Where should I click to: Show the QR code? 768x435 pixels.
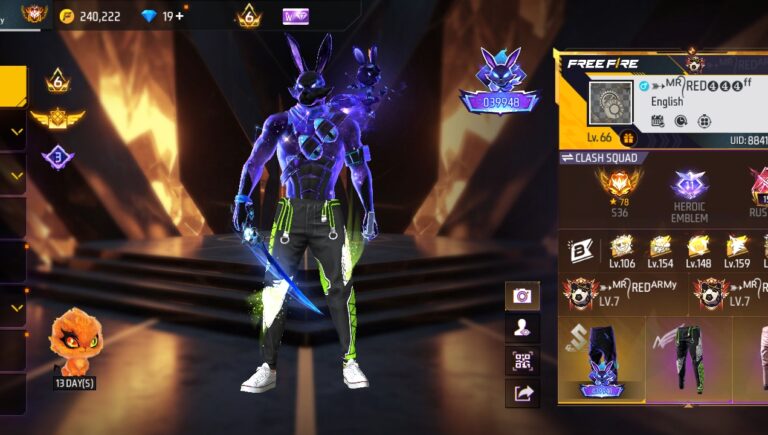pos(522,360)
